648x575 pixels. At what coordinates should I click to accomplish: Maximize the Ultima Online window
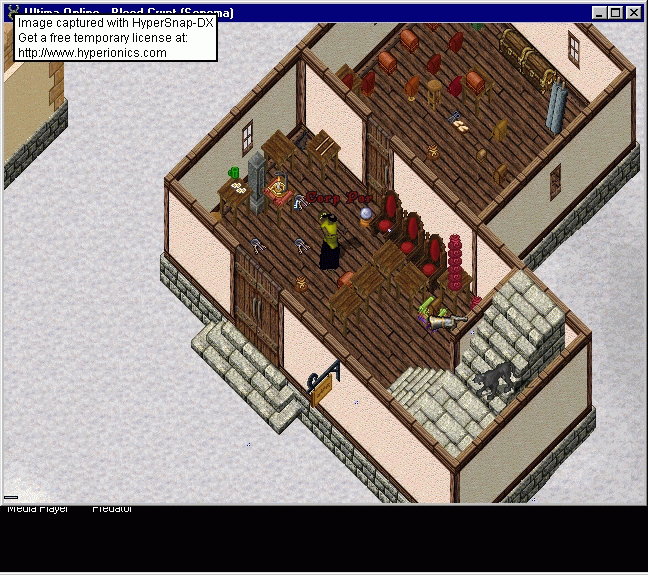click(x=616, y=13)
